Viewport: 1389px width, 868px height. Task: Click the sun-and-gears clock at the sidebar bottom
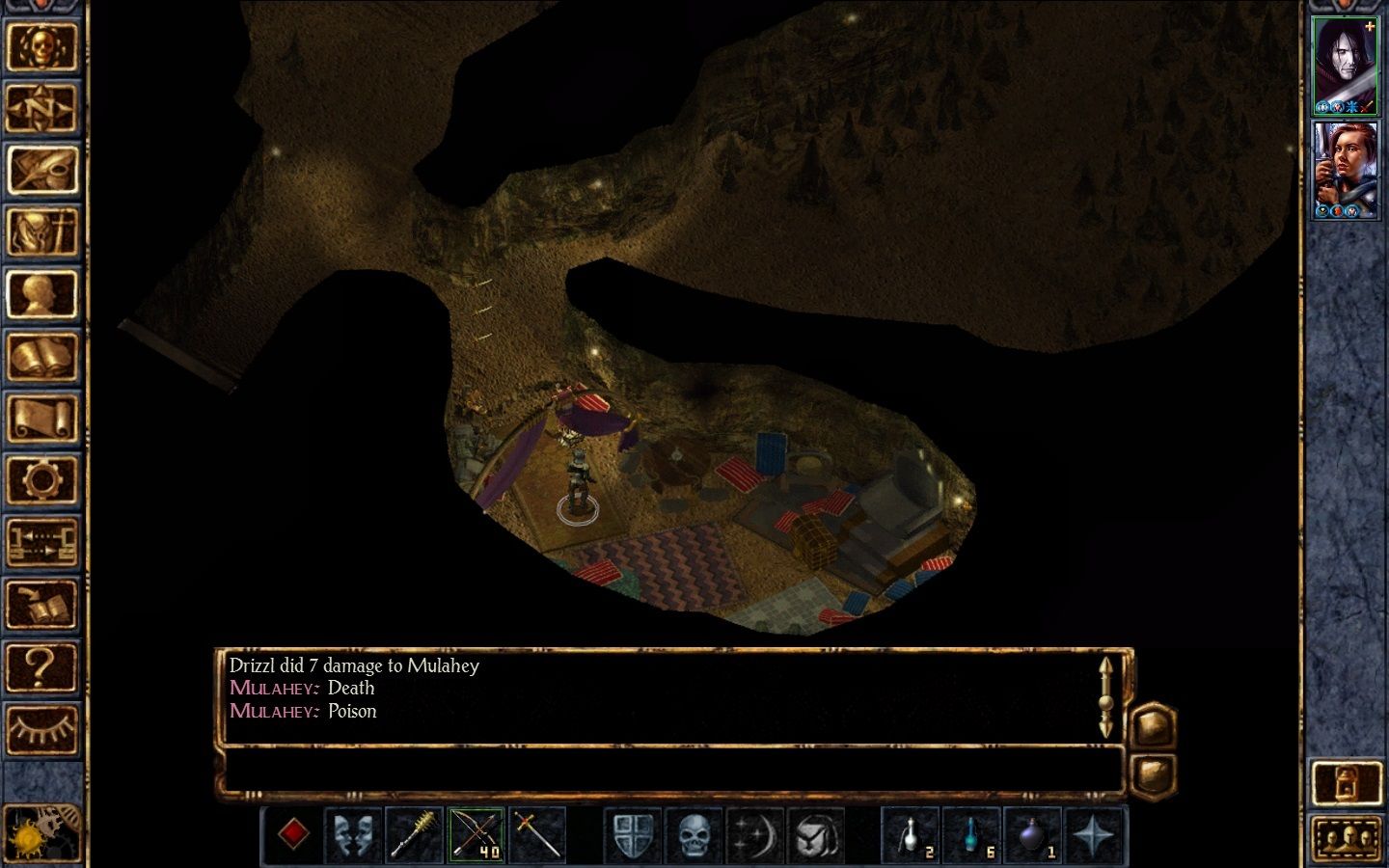(41, 830)
